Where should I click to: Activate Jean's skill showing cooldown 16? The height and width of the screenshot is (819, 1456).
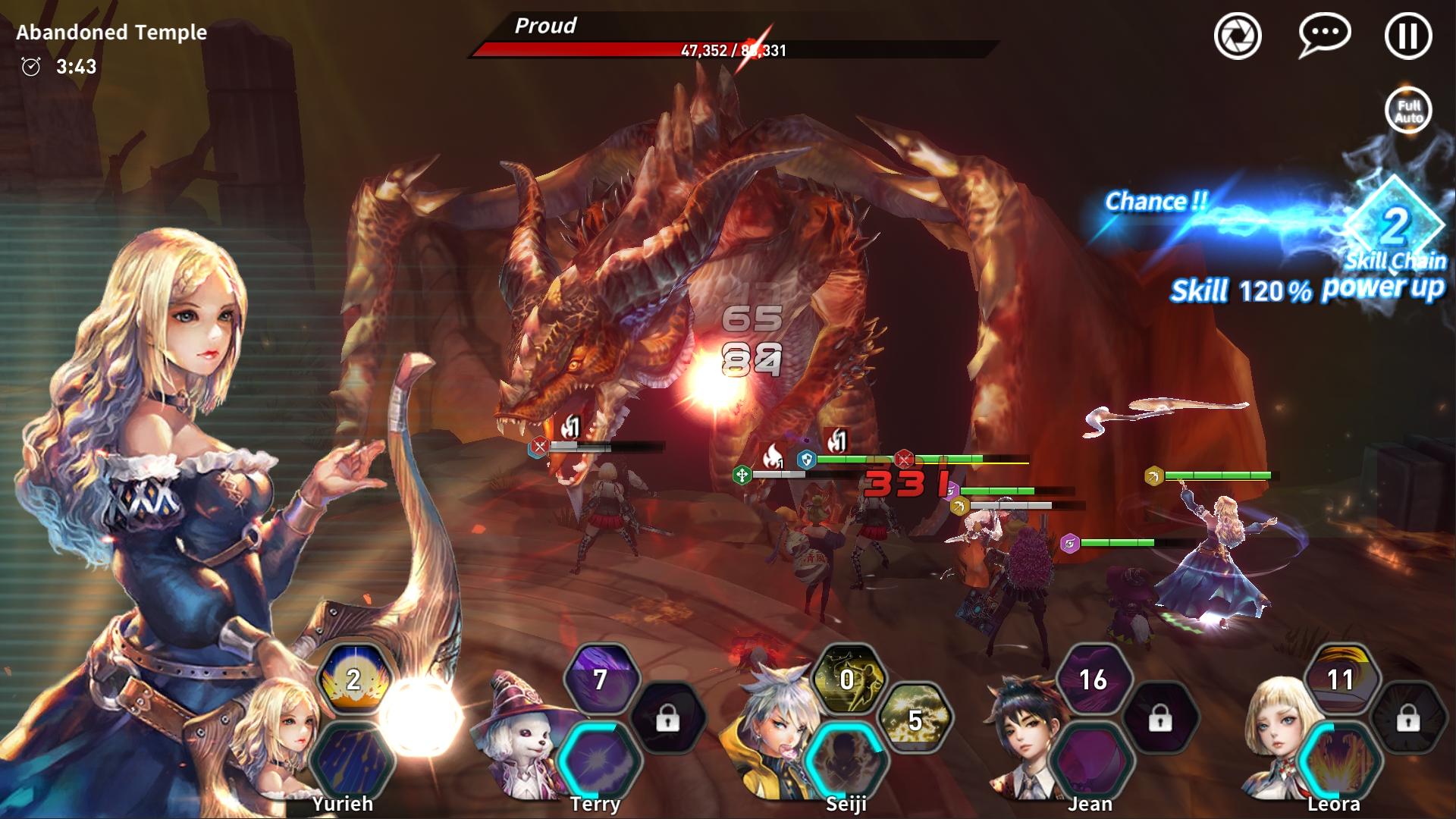[x=1093, y=680]
